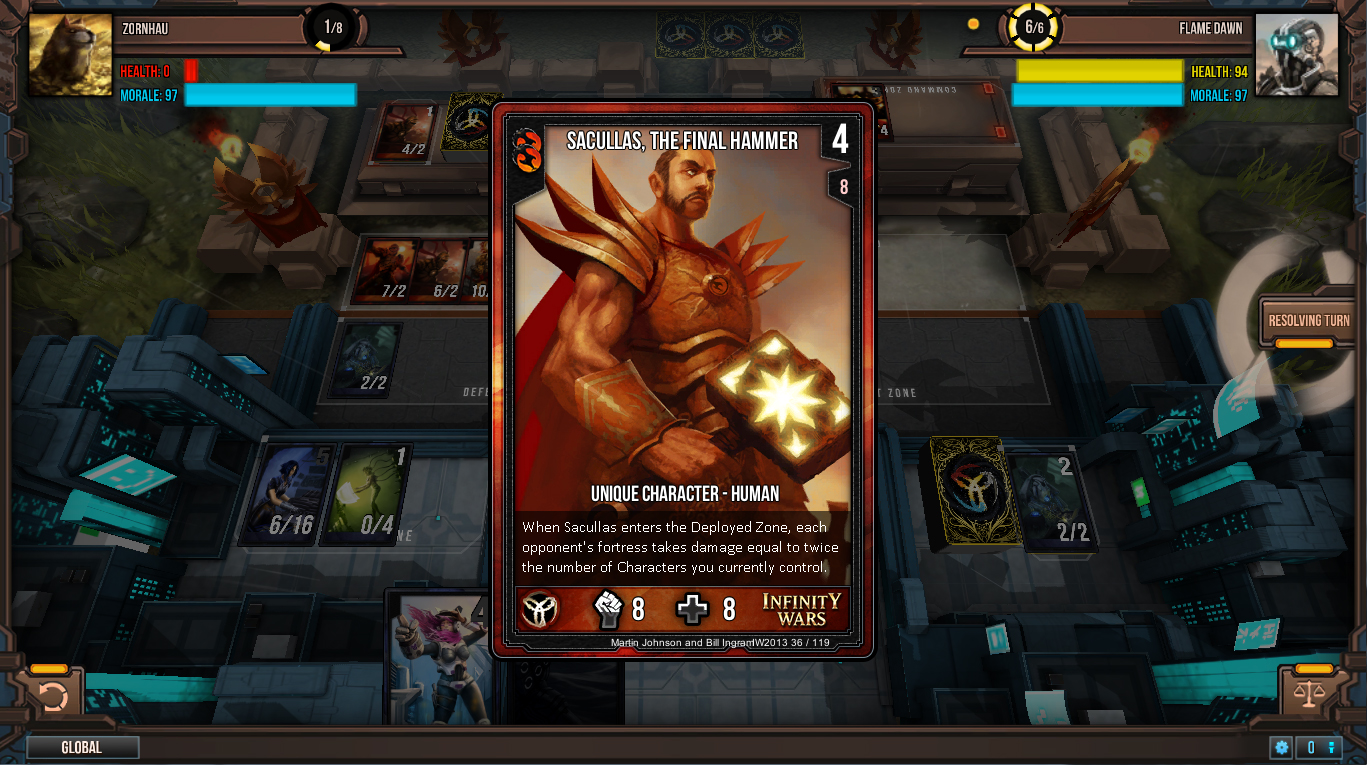The image size is (1367, 765).
Task: Click the yellow status dot near Flame Dawn's resources
Action: [x=973, y=22]
